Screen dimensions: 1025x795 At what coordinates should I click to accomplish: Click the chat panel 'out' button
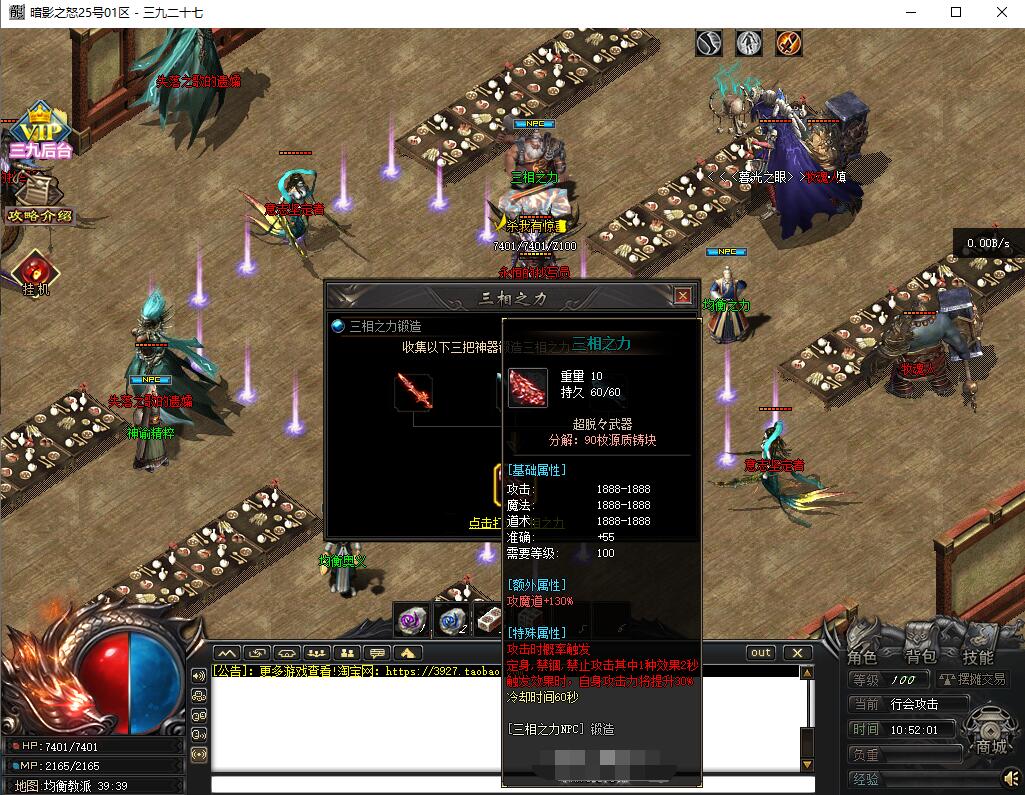[761, 653]
